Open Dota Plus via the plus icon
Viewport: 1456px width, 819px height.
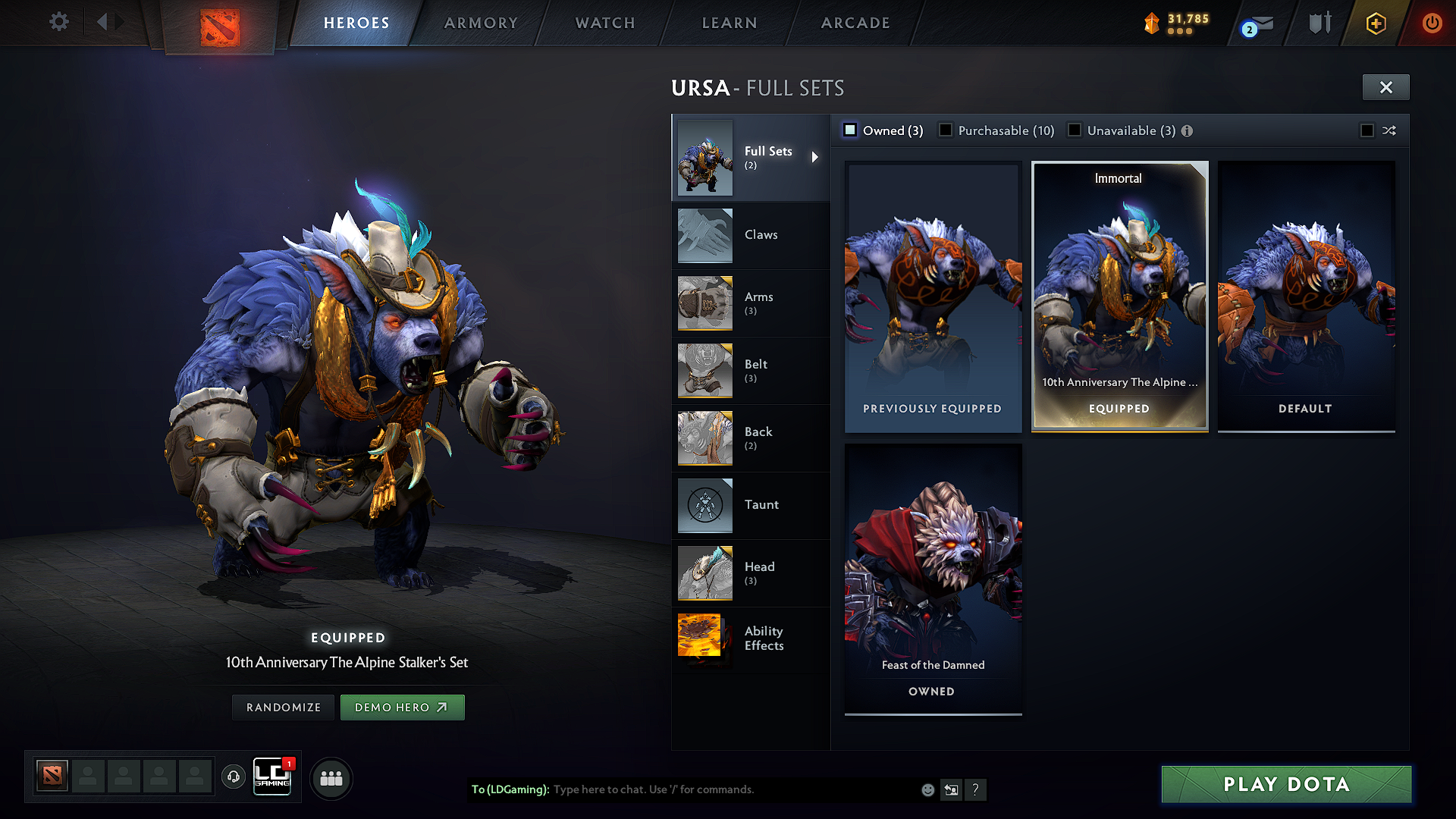(1375, 23)
